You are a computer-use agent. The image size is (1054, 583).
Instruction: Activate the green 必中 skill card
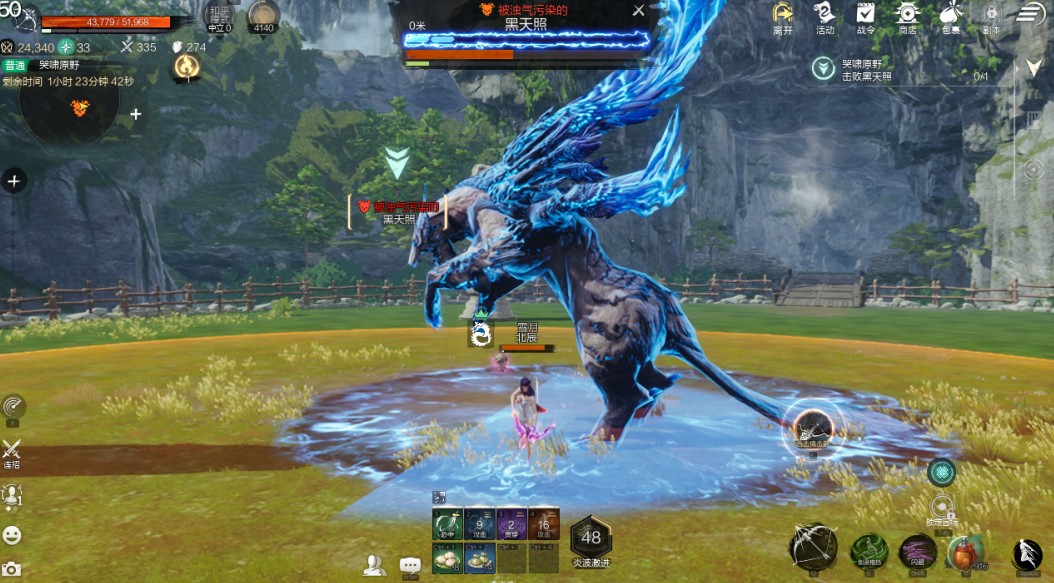click(x=445, y=523)
